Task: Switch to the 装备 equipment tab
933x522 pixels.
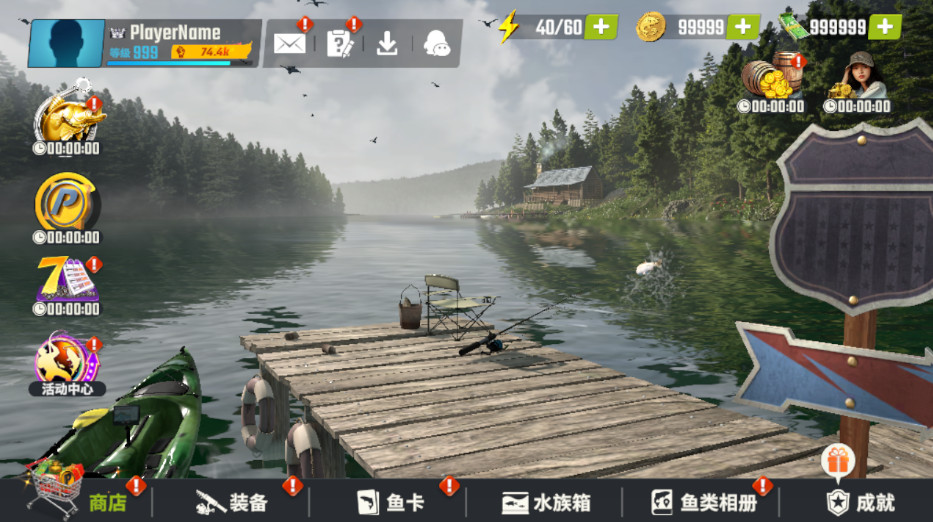Action: [232, 501]
